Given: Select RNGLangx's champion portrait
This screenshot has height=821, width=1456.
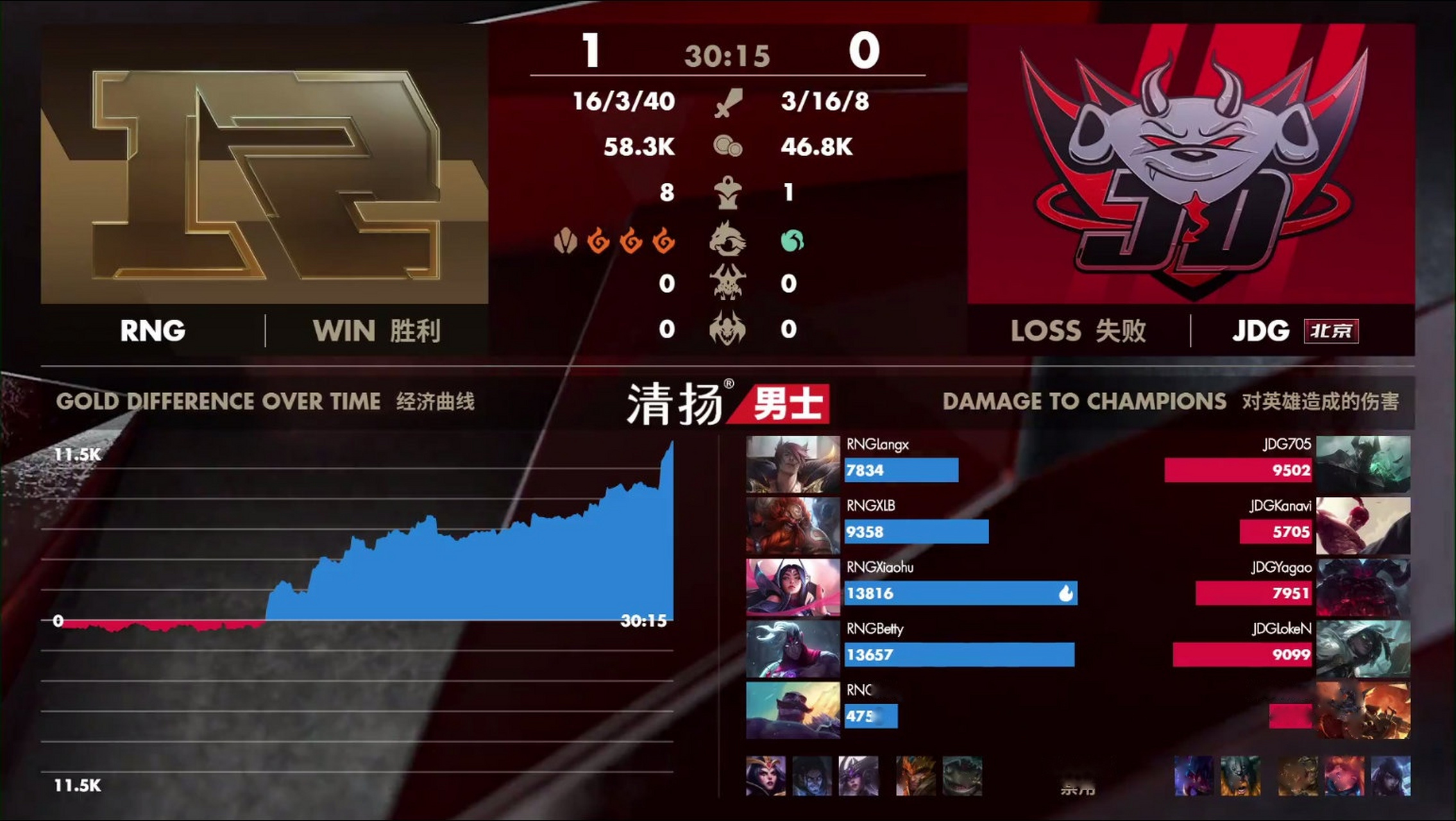Looking at the screenshot, I should point(793,464).
